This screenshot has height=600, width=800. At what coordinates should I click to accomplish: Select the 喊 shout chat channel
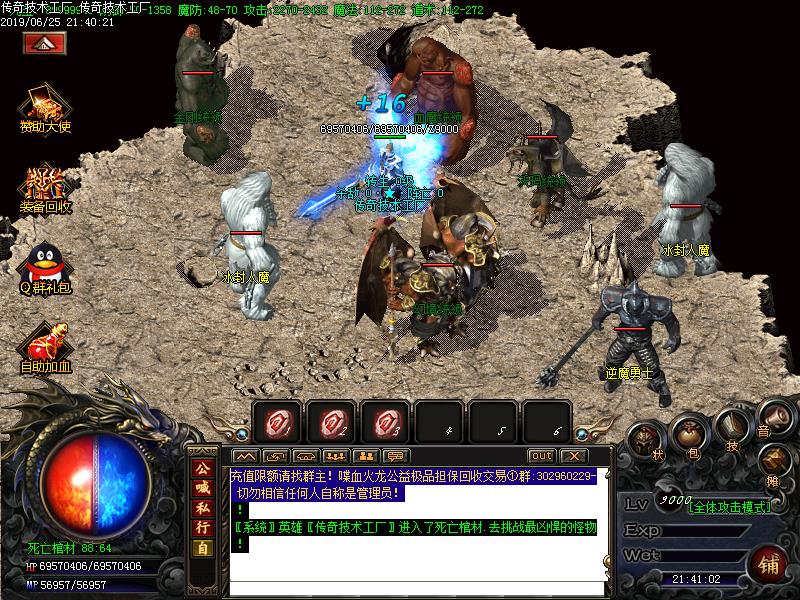(203, 488)
